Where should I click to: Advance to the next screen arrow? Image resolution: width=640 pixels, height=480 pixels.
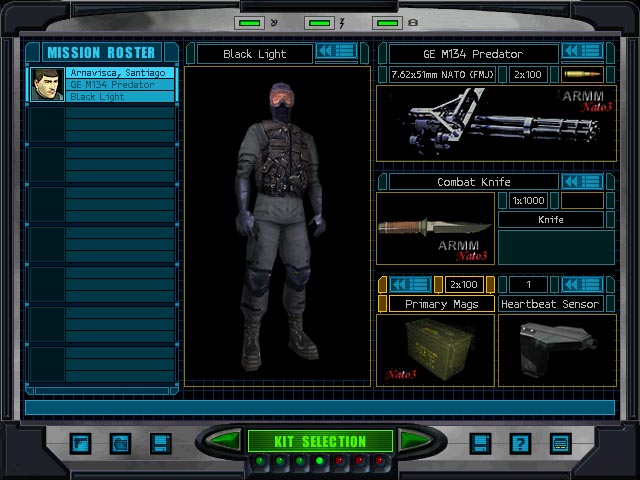click(x=413, y=440)
